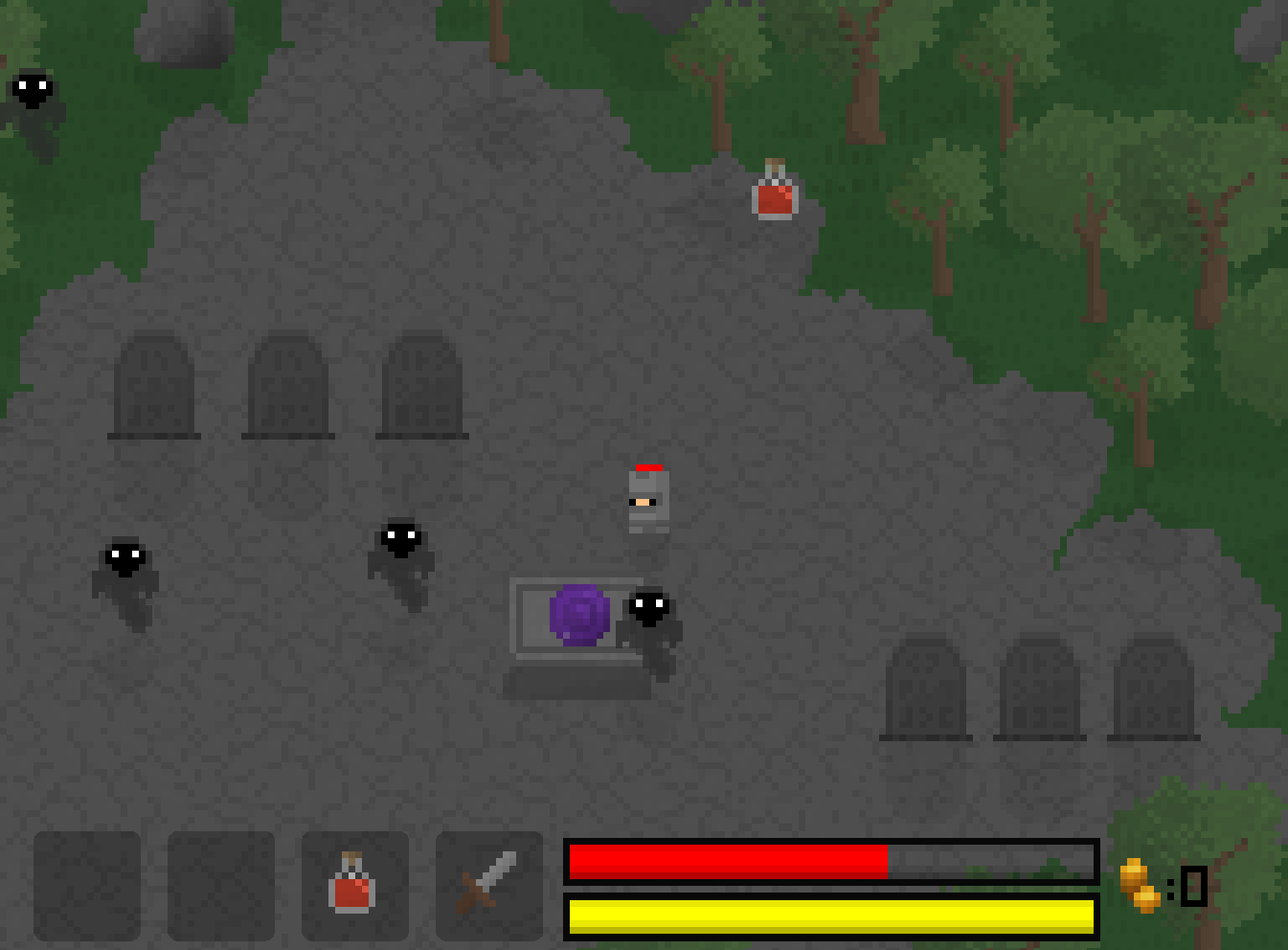The image size is (1288, 950).
Task: Click the leftmost gravestone in the top row
Action: pos(153,383)
